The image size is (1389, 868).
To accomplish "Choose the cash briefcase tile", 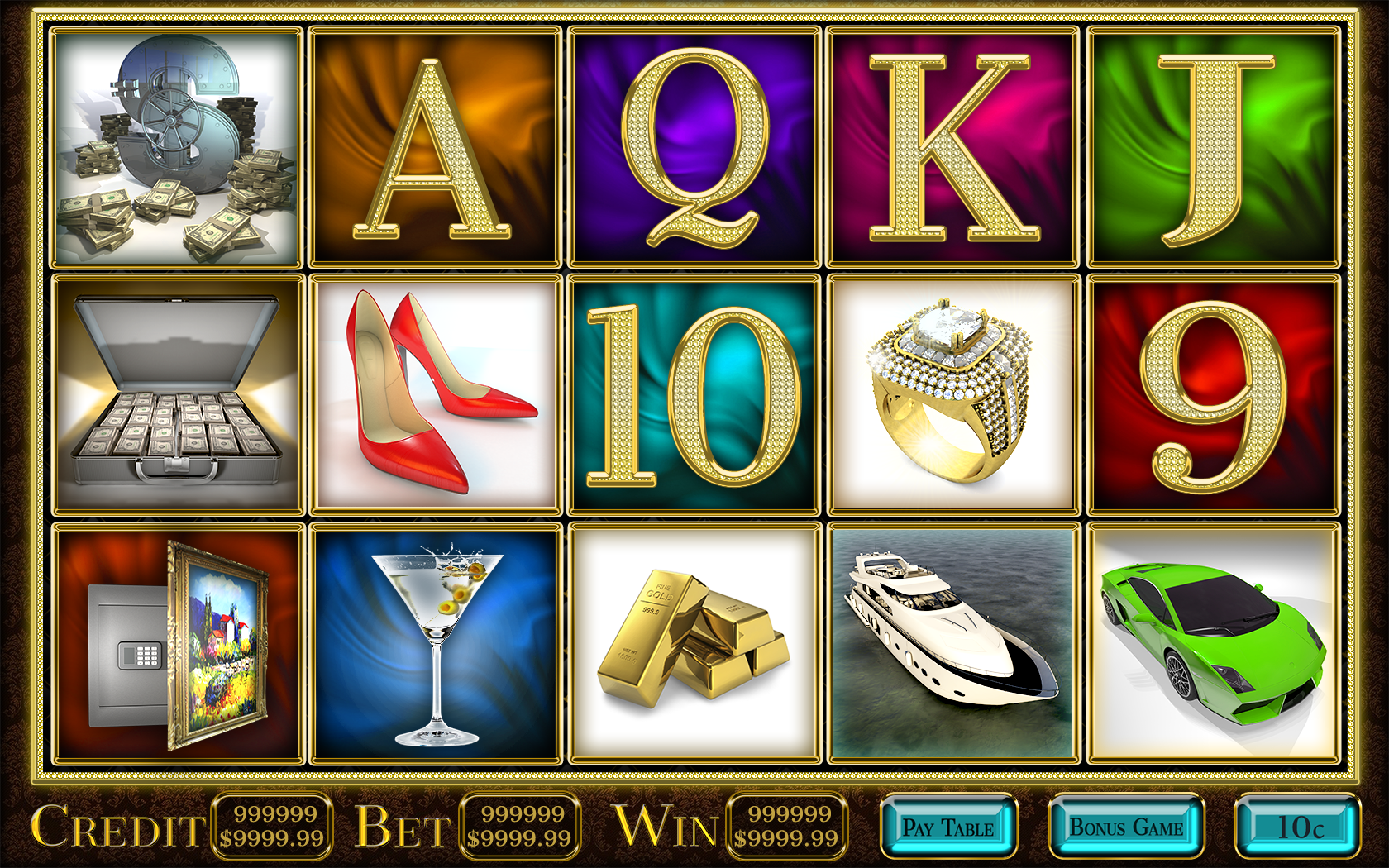I will point(178,395).
